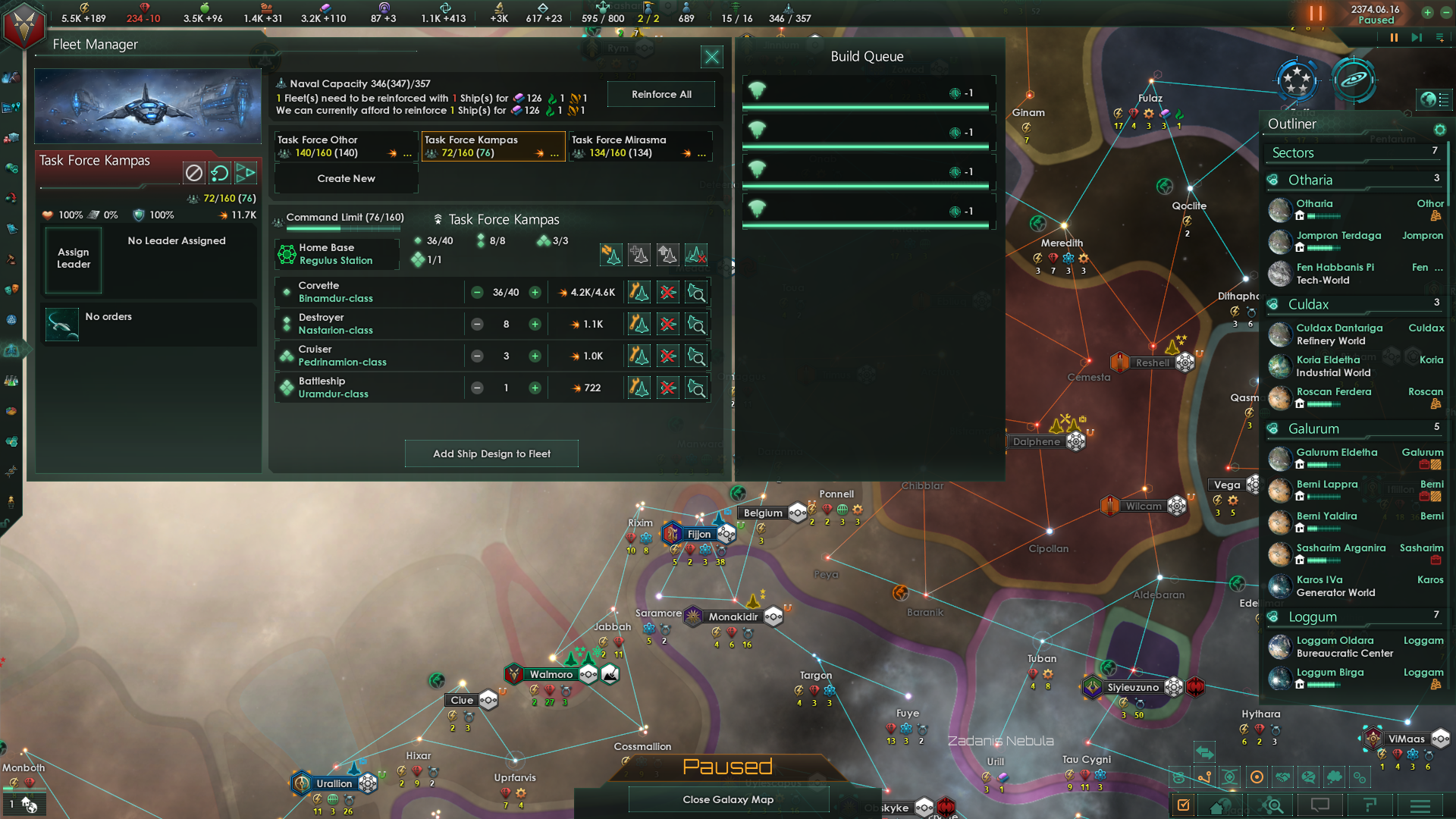Select the diplomacy handshake map mode icon

click(1283, 777)
